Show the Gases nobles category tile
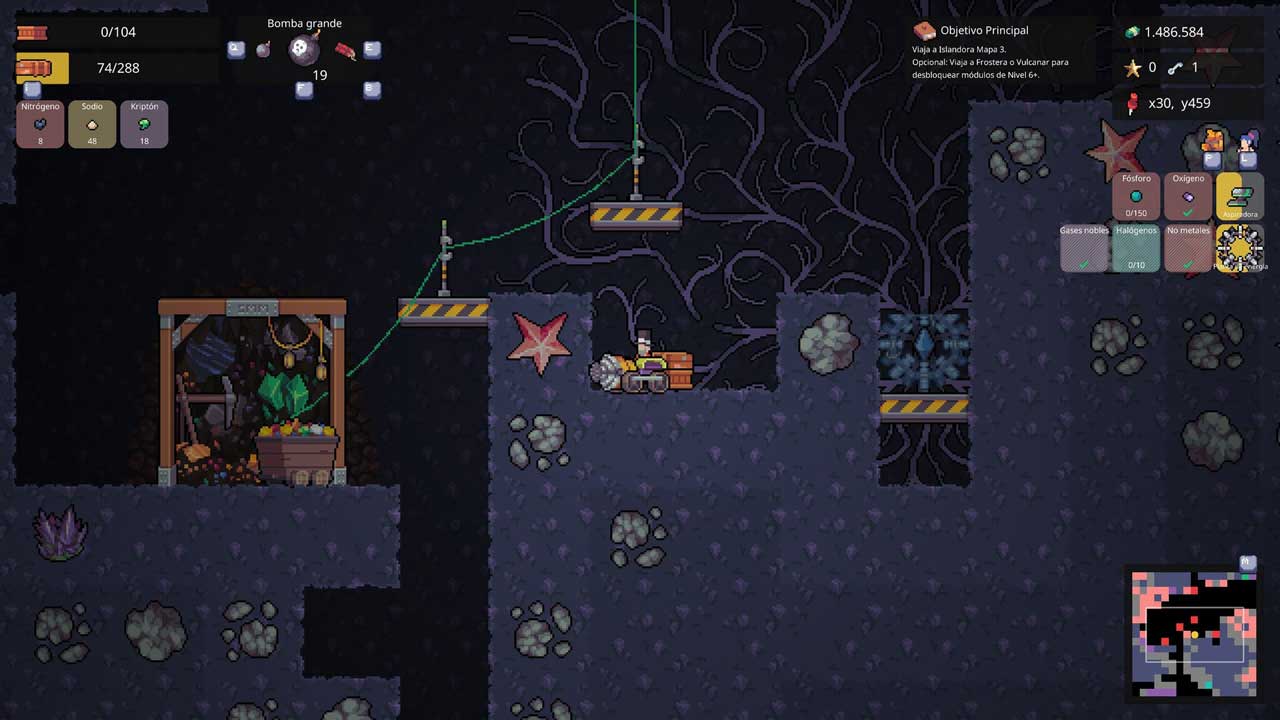 tap(1084, 248)
